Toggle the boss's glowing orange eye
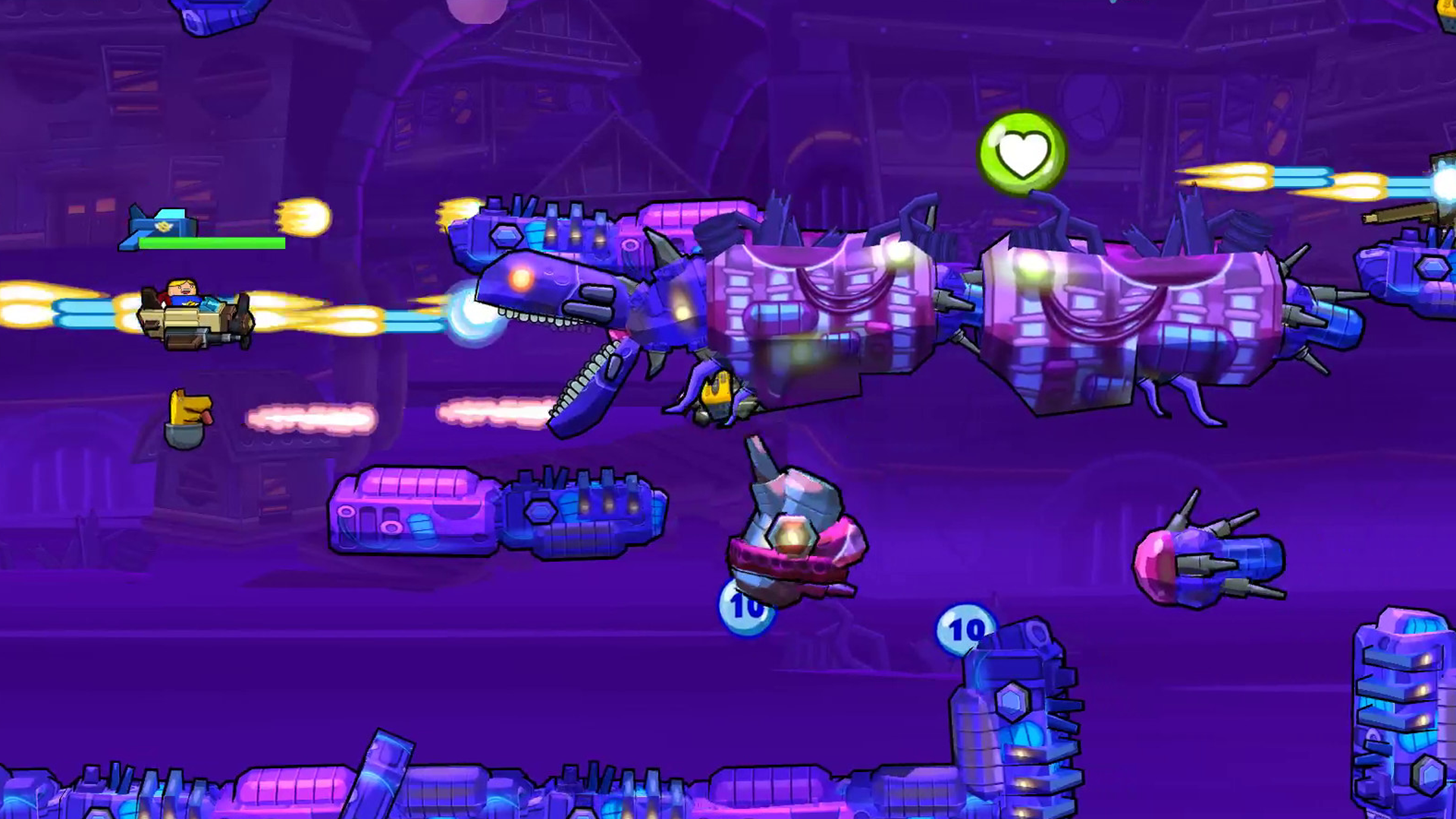Screen dimensions: 1456x819 [521, 279]
